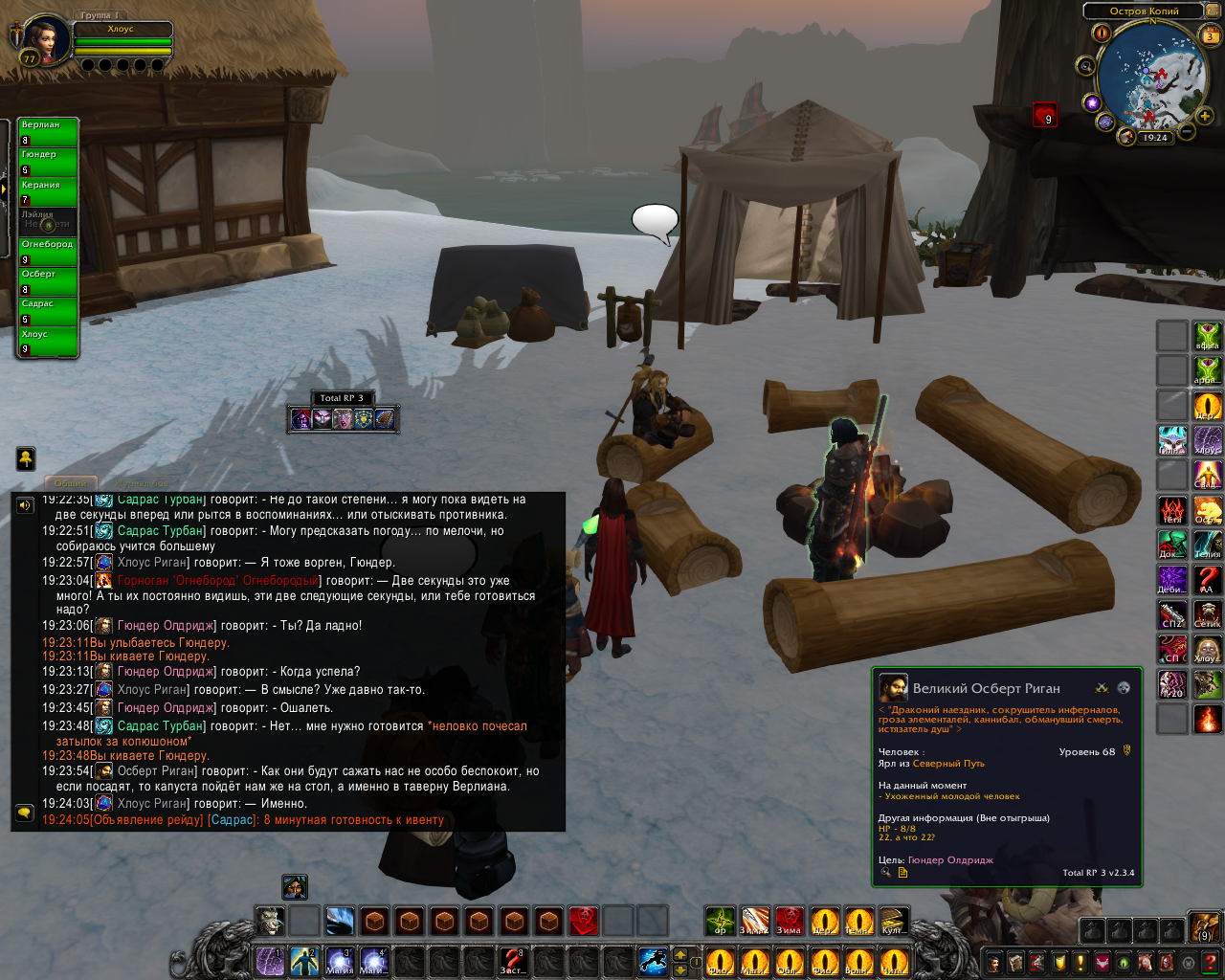The height and width of the screenshot is (980, 1225).
Task: Click the orange eye minimap button
Action: [x=1102, y=33]
